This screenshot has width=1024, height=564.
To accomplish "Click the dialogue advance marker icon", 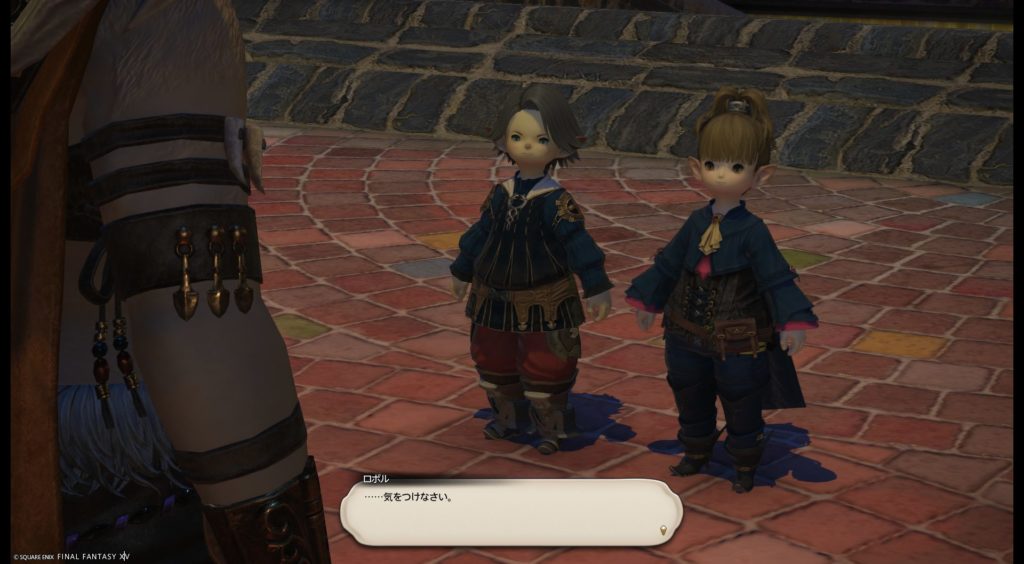I will pos(664,529).
